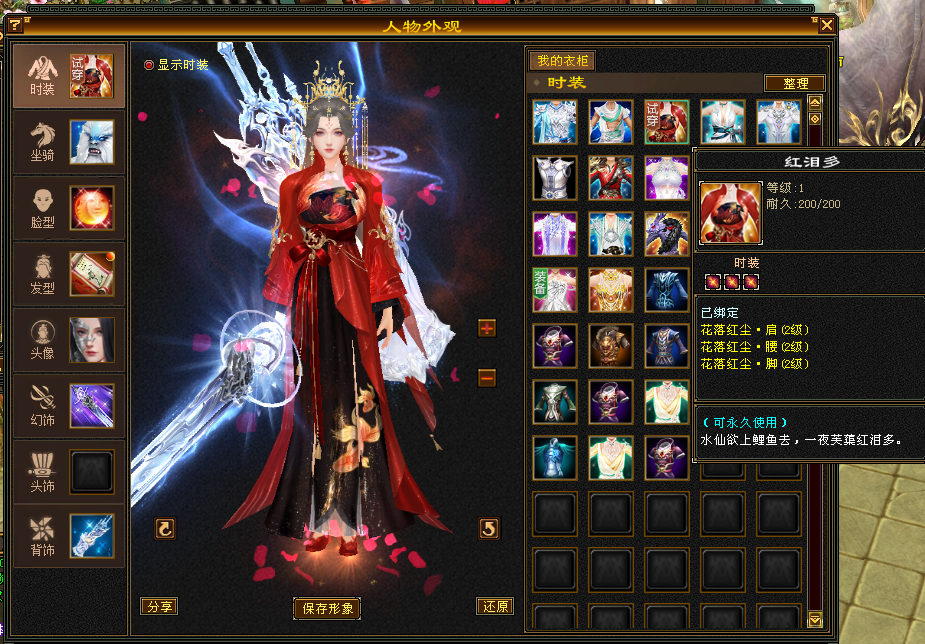Open the 脸型 face shape category
Image resolution: width=925 pixels, height=644 pixels.
click(x=68, y=207)
